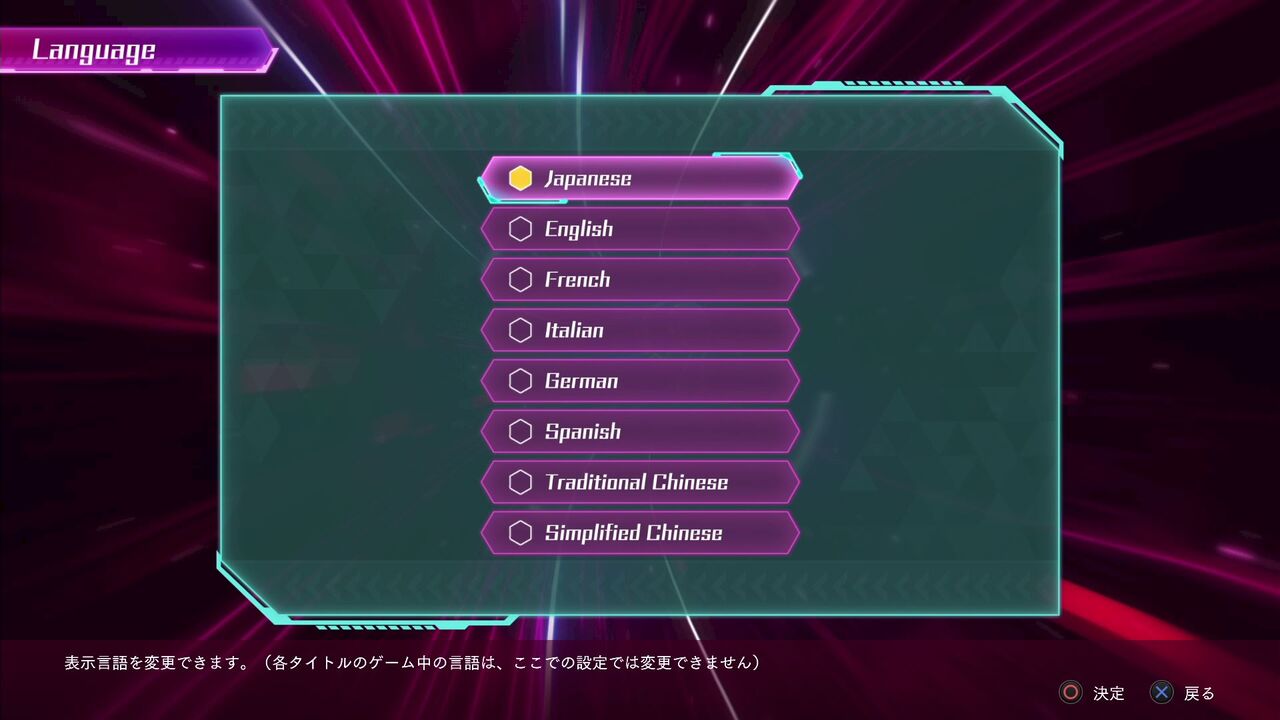
Task: Select the currently highlighted Japanese entry
Action: tap(640, 178)
